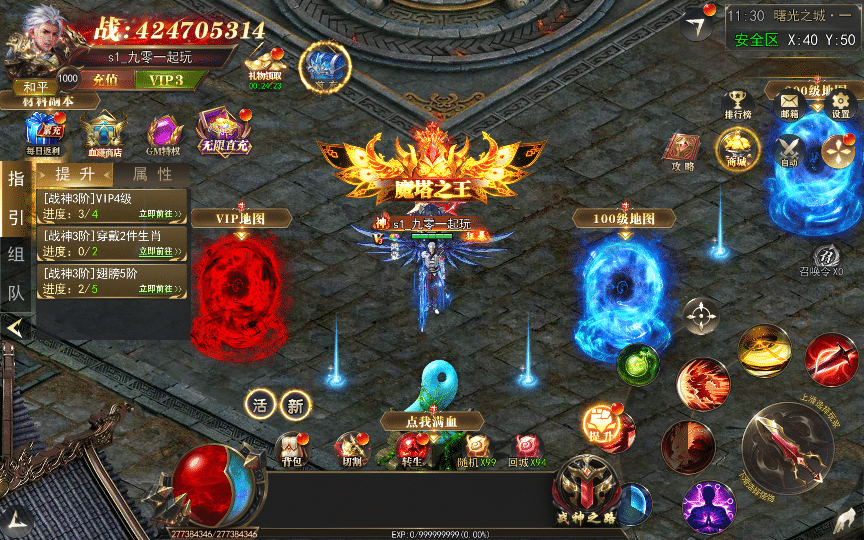
Task: Open the 血源商店 shop icon
Action: point(102,133)
